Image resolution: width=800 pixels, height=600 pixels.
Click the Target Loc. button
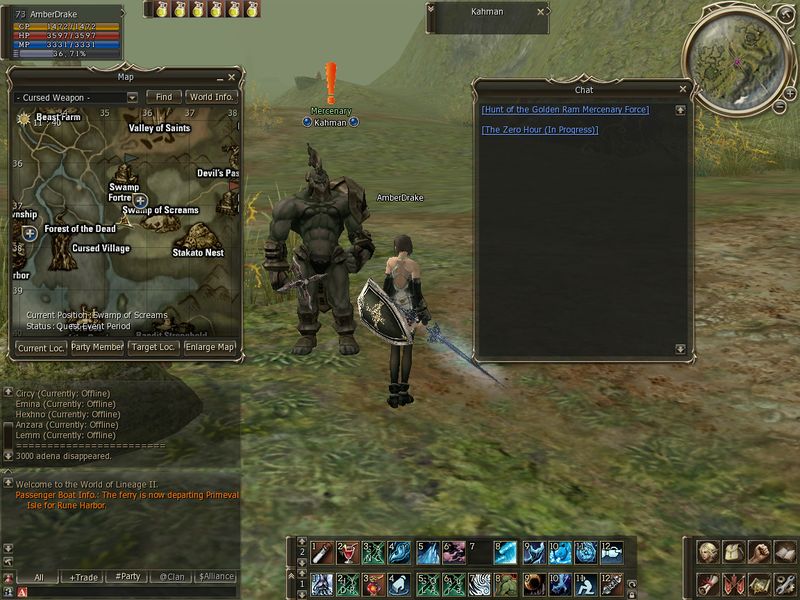click(153, 348)
